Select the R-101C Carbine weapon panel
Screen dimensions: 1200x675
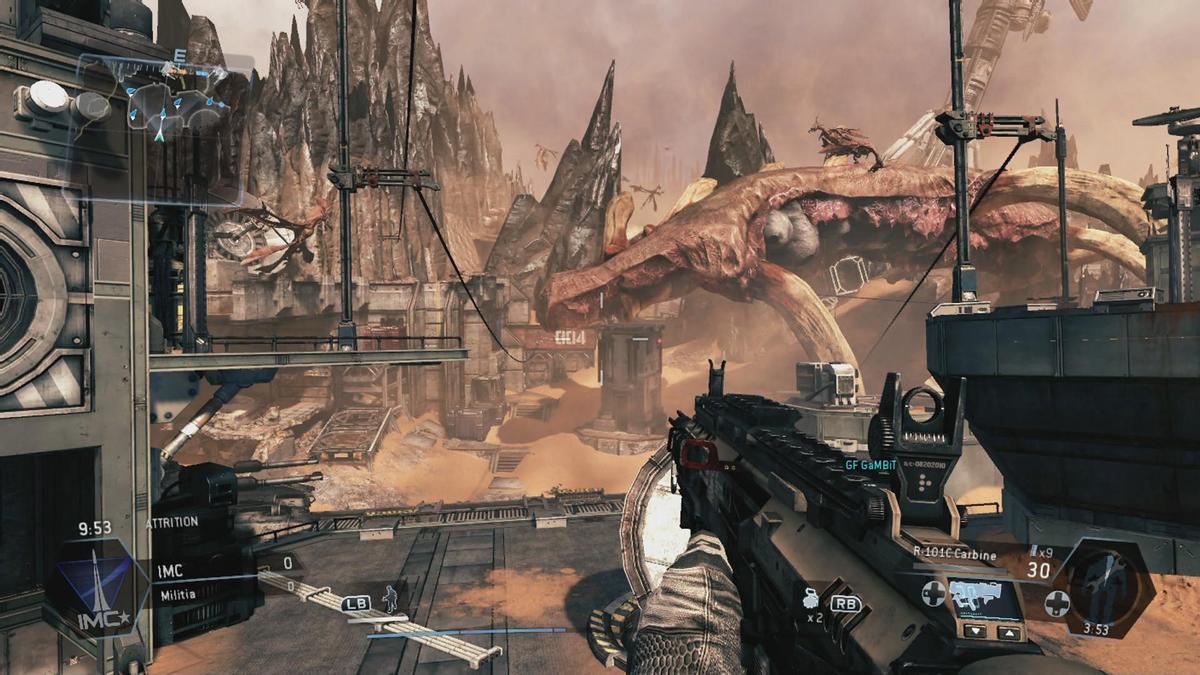pyautogui.click(x=984, y=596)
